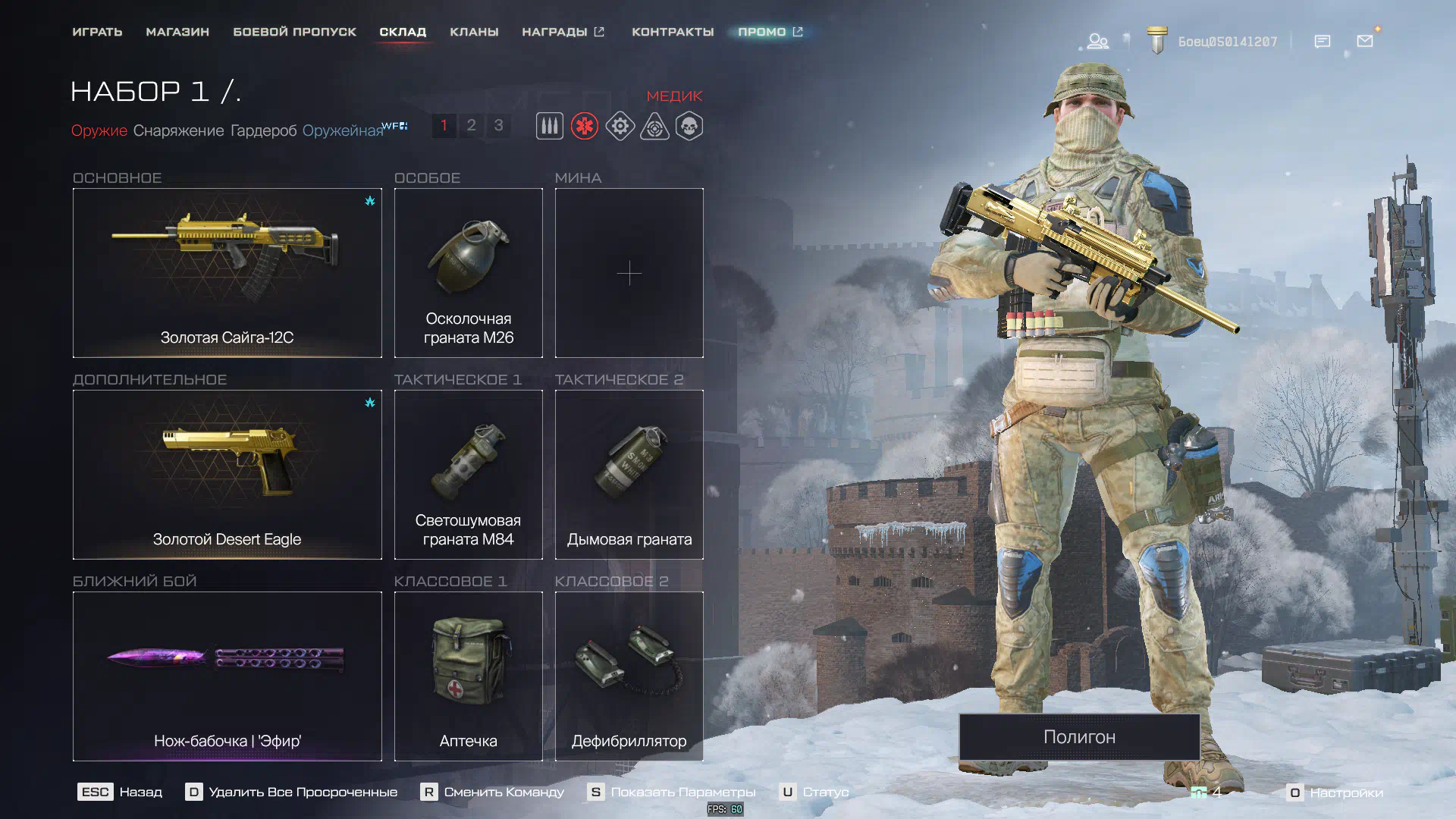Viewport: 1456px width, 819px height.
Task: Select loadout set number 2
Action: 471,125
